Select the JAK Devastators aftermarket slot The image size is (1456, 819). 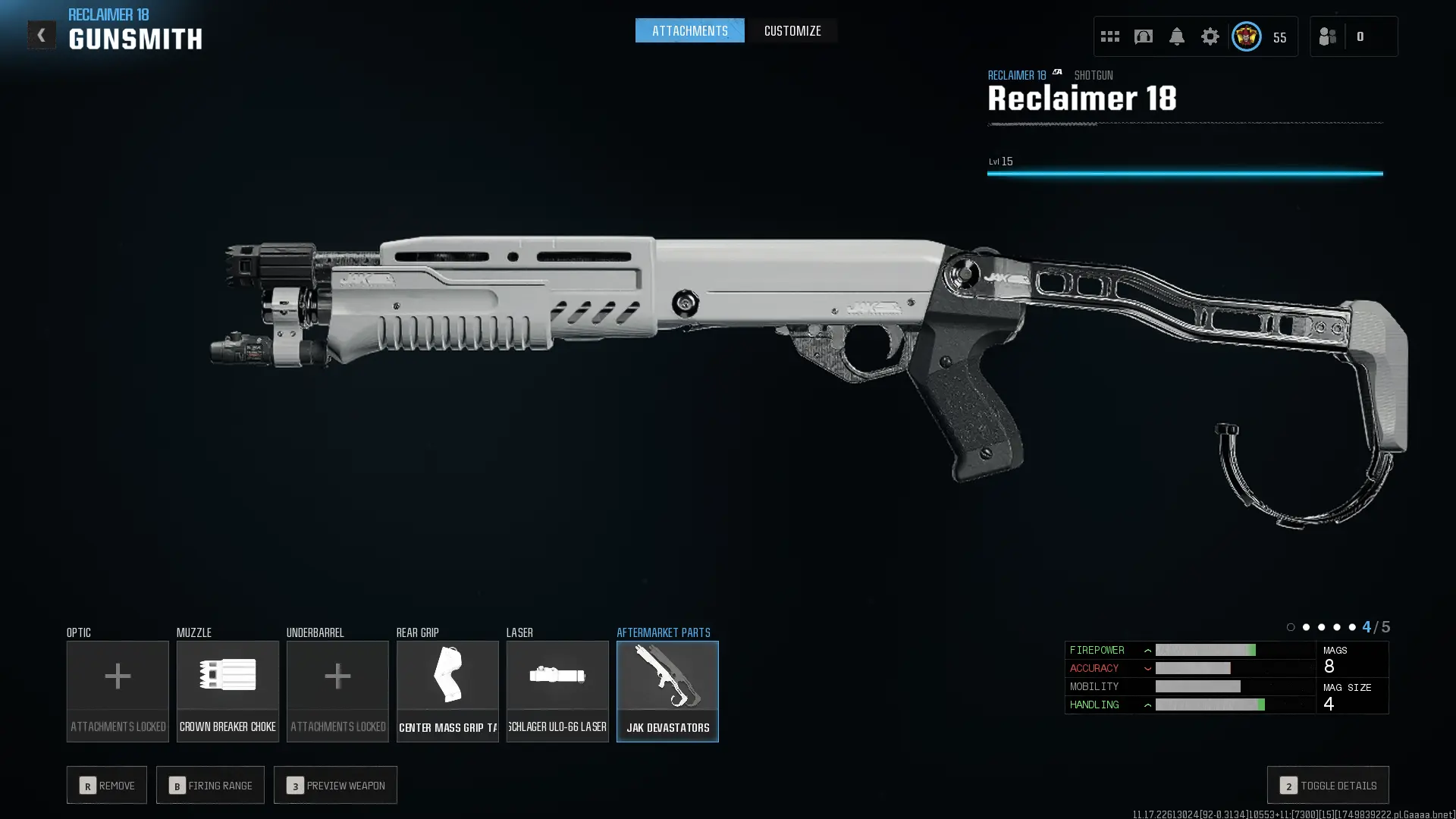[x=667, y=691]
